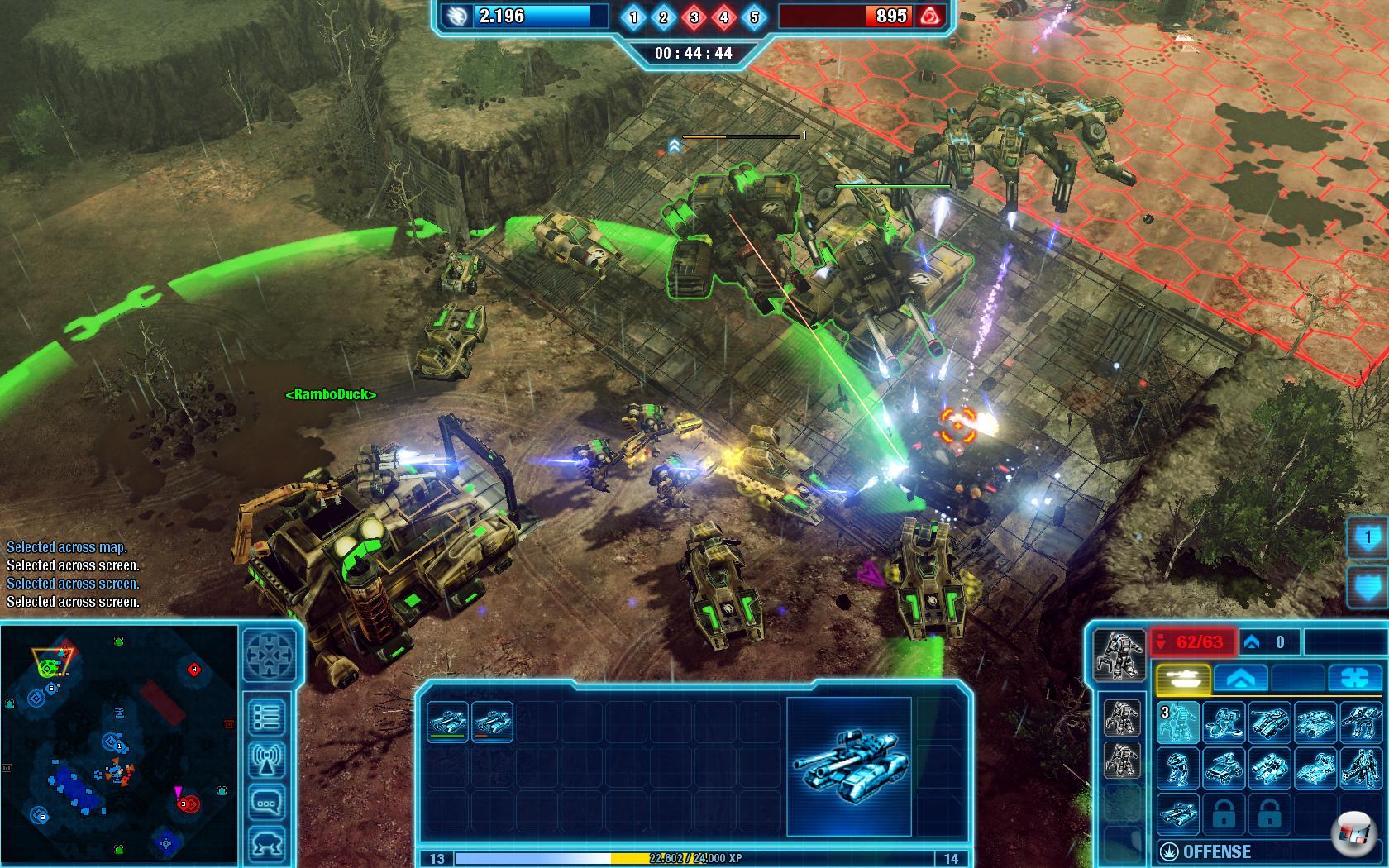Switch to the tank units tab

[1182, 679]
